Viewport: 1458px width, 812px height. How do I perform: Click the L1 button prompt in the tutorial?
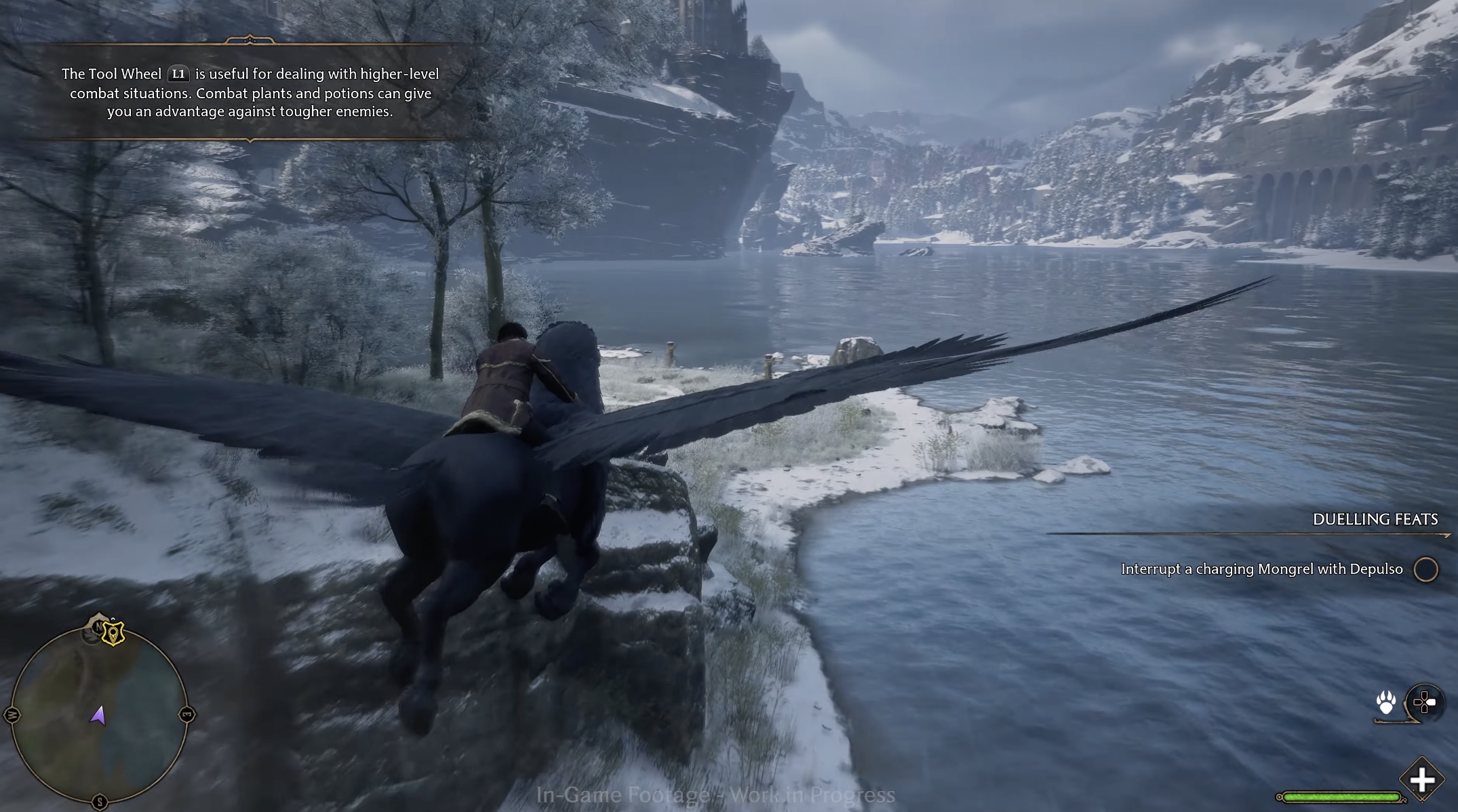click(x=178, y=73)
